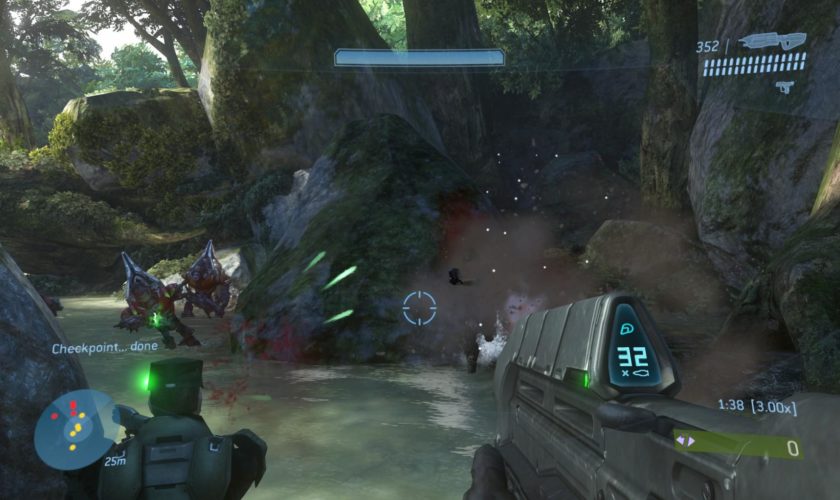Viewport: 840px width, 500px height.
Task: Select the assault rifle weapon icon
Action: 773,42
